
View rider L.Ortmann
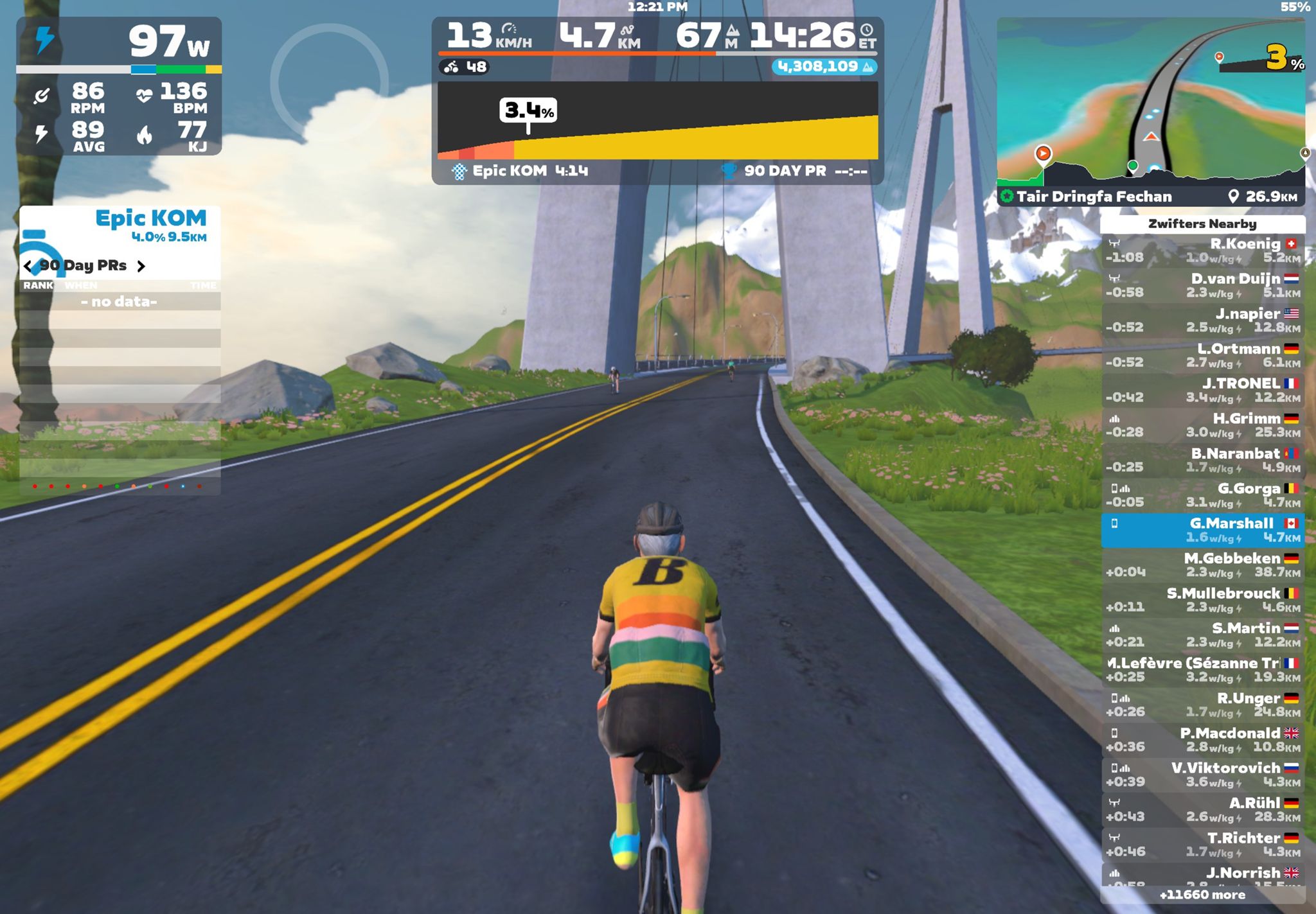pyautogui.click(x=1202, y=355)
